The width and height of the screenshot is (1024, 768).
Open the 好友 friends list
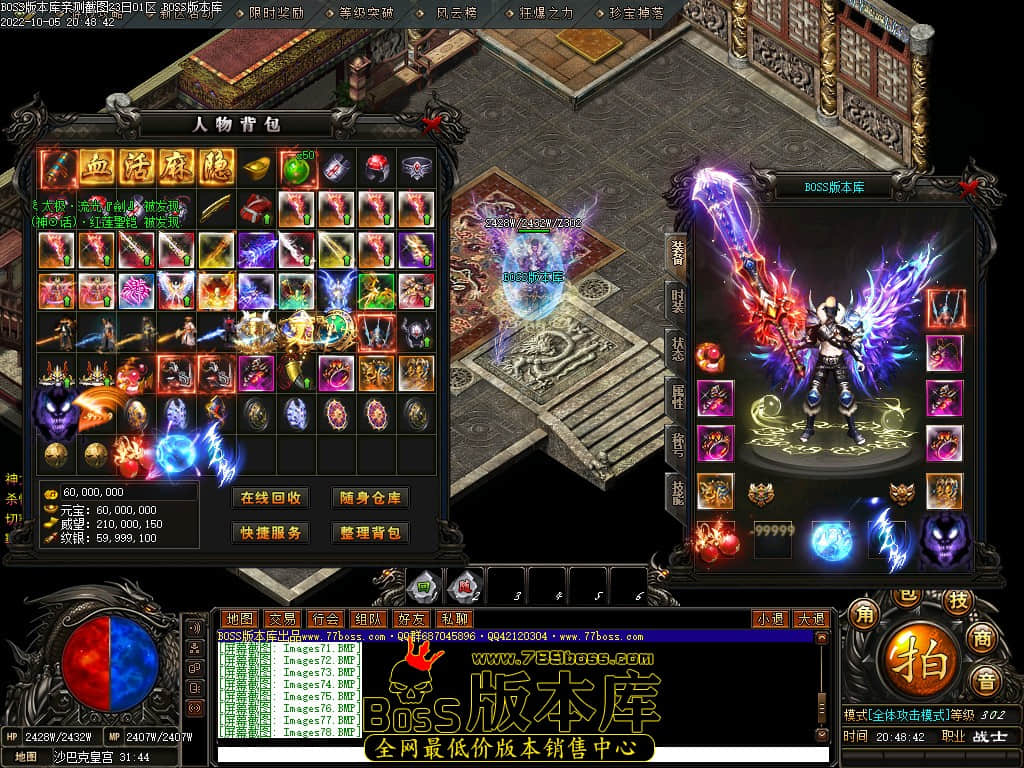pyautogui.click(x=410, y=619)
